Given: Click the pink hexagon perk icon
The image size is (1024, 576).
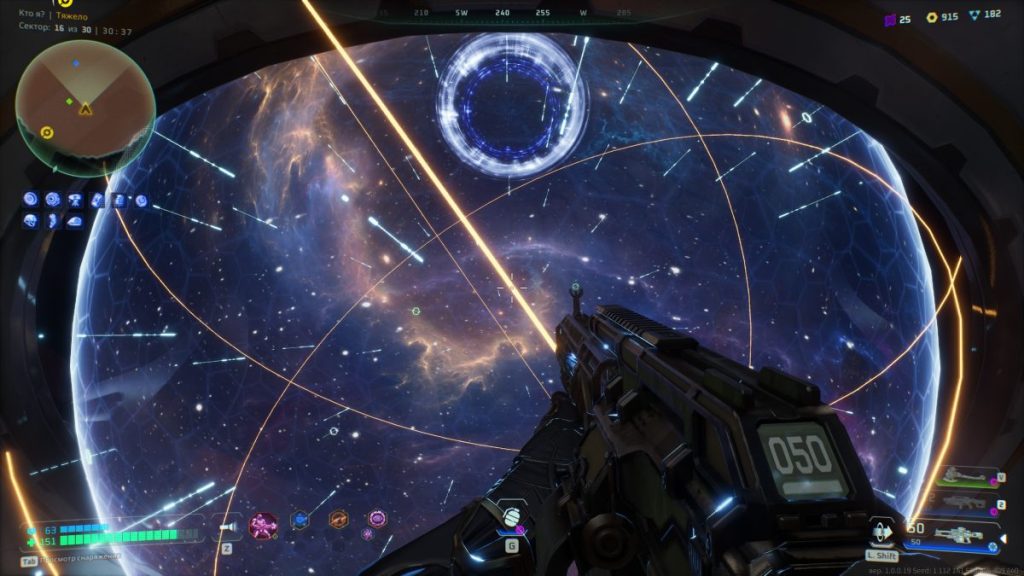Looking at the screenshot, I should 376,518.
